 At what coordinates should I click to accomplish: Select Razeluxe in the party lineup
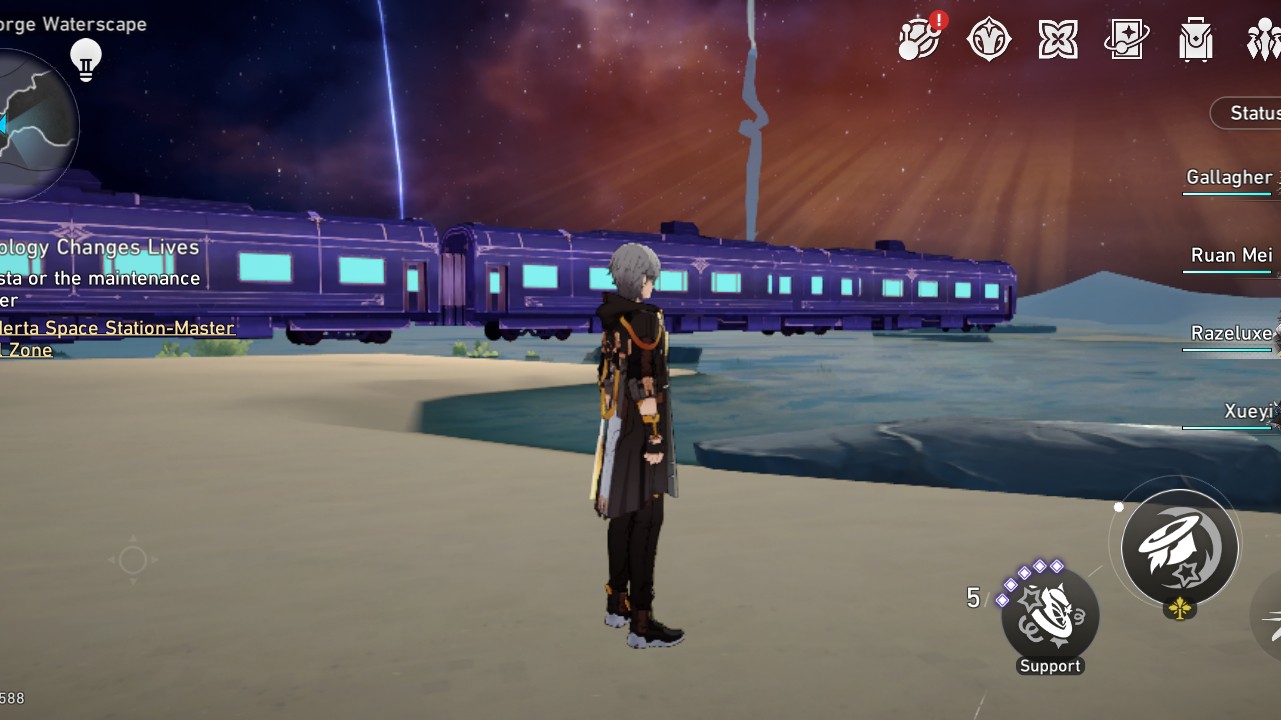click(x=1230, y=334)
